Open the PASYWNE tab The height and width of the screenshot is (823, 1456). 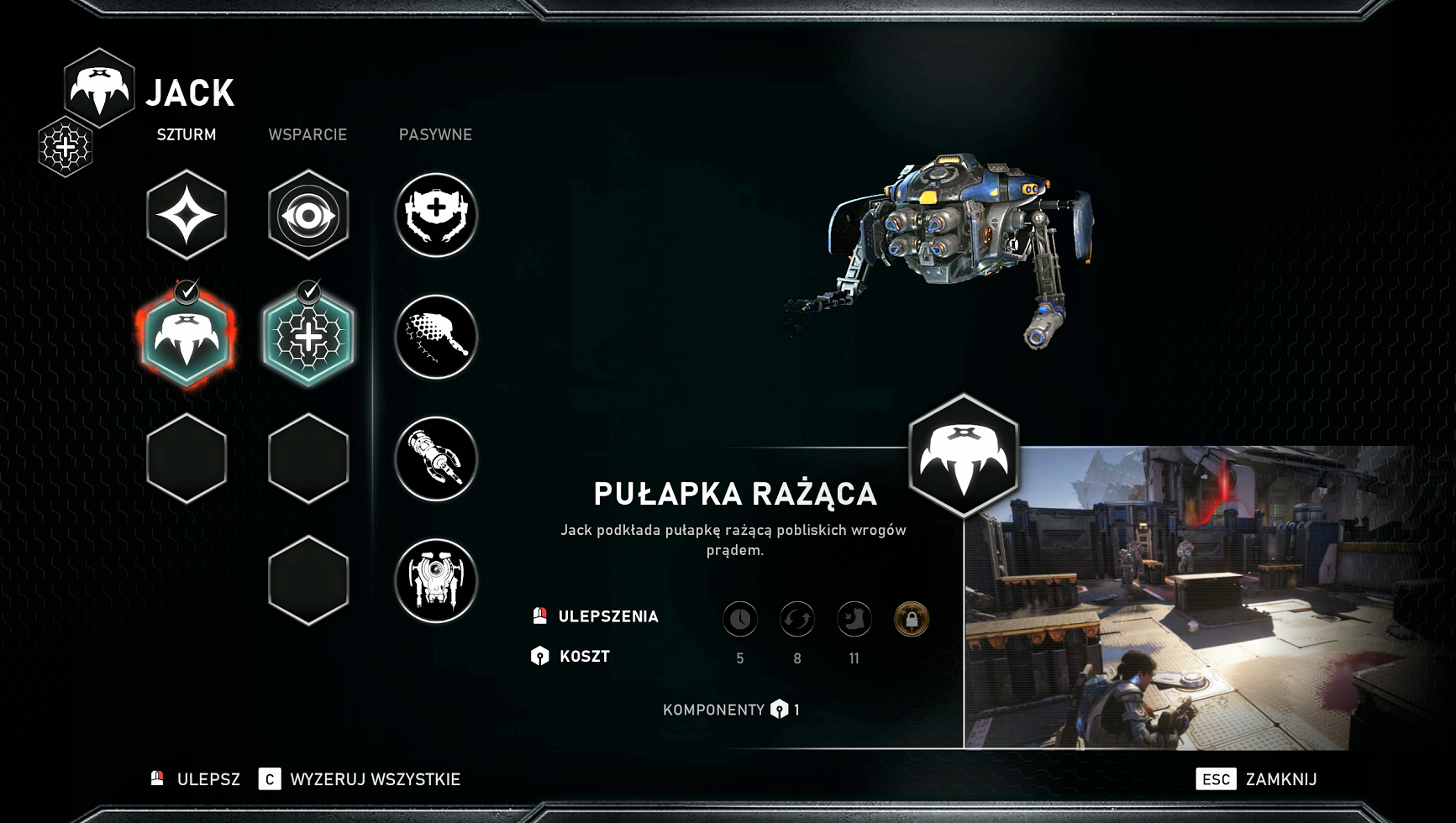point(436,134)
